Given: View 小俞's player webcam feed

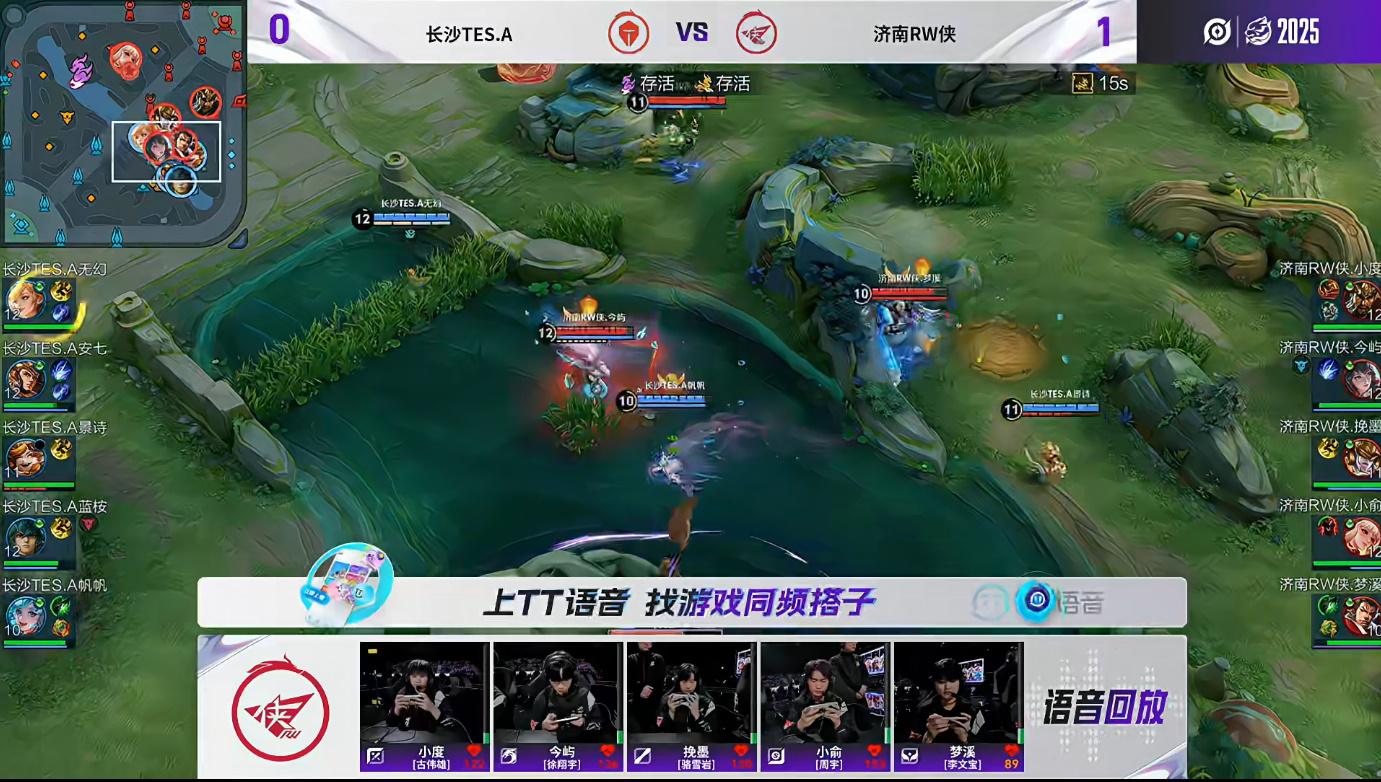Looking at the screenshot, I should (x=825, y=693).
